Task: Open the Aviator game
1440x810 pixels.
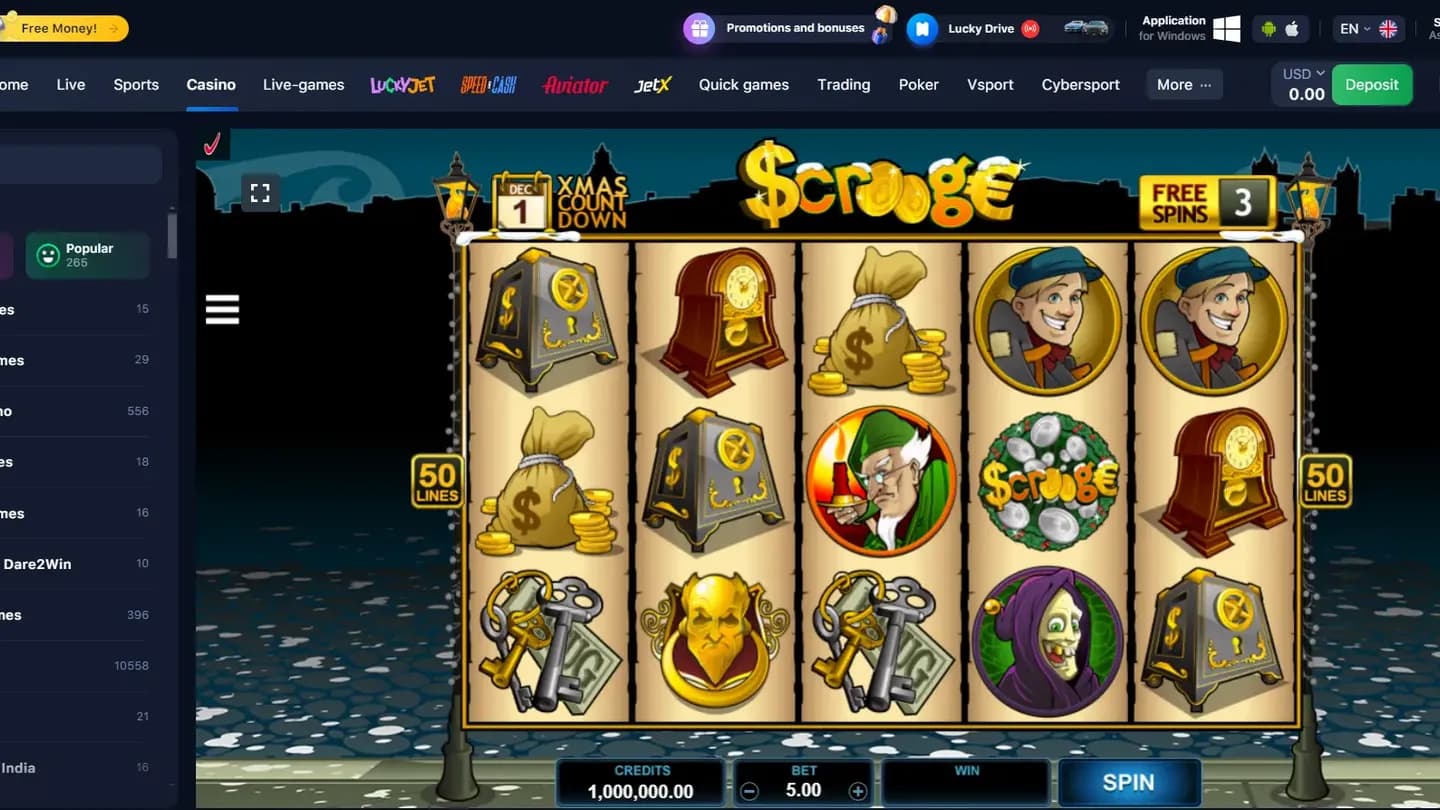Action: tap(574, 86)
